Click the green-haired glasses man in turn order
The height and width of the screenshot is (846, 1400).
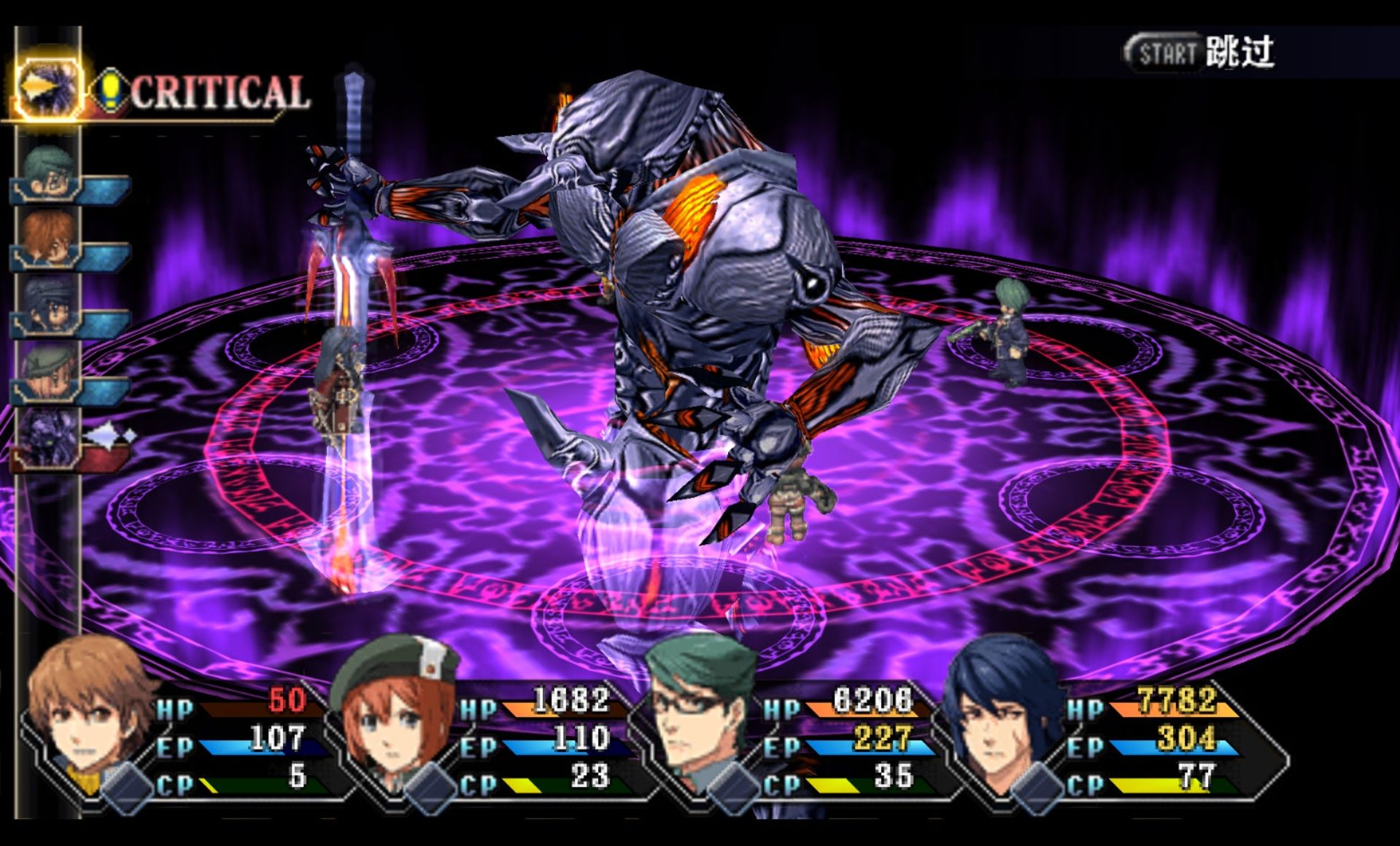(x=48, y=172)
